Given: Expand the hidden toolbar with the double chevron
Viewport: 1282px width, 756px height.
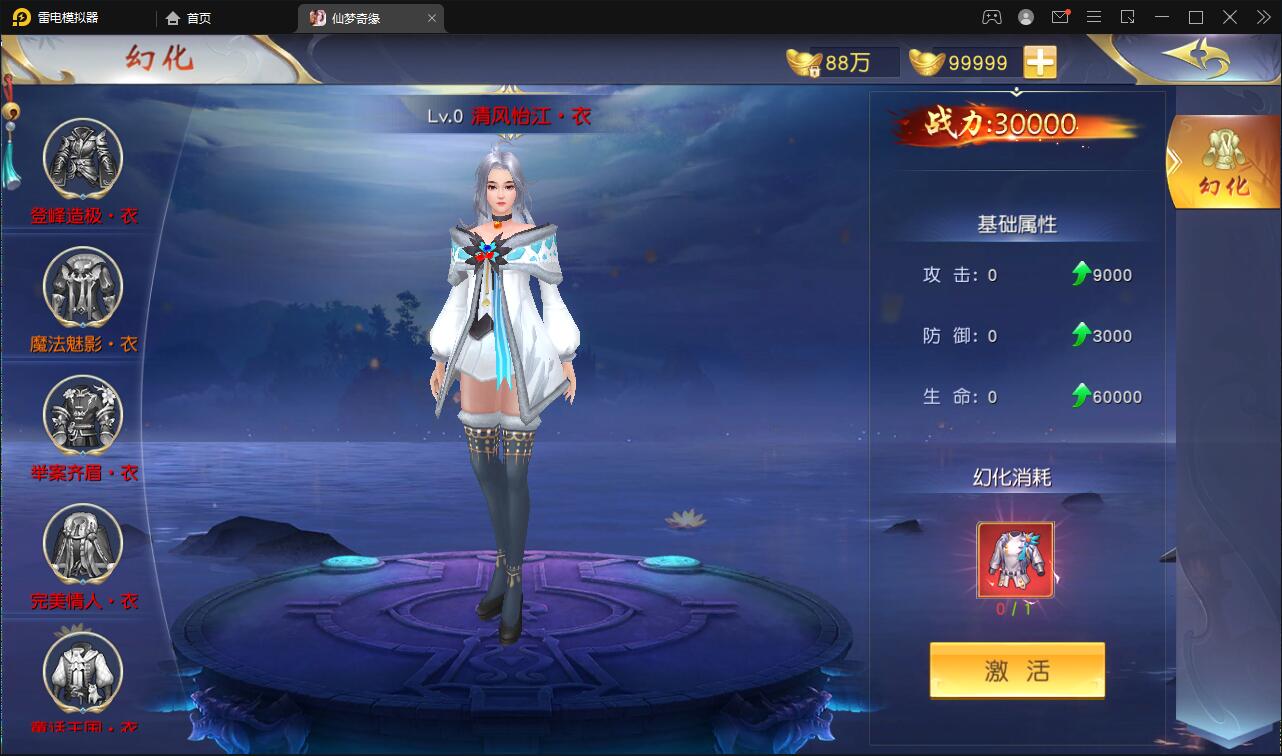Looking at the screenshot, I should (x=1262, y=17).
